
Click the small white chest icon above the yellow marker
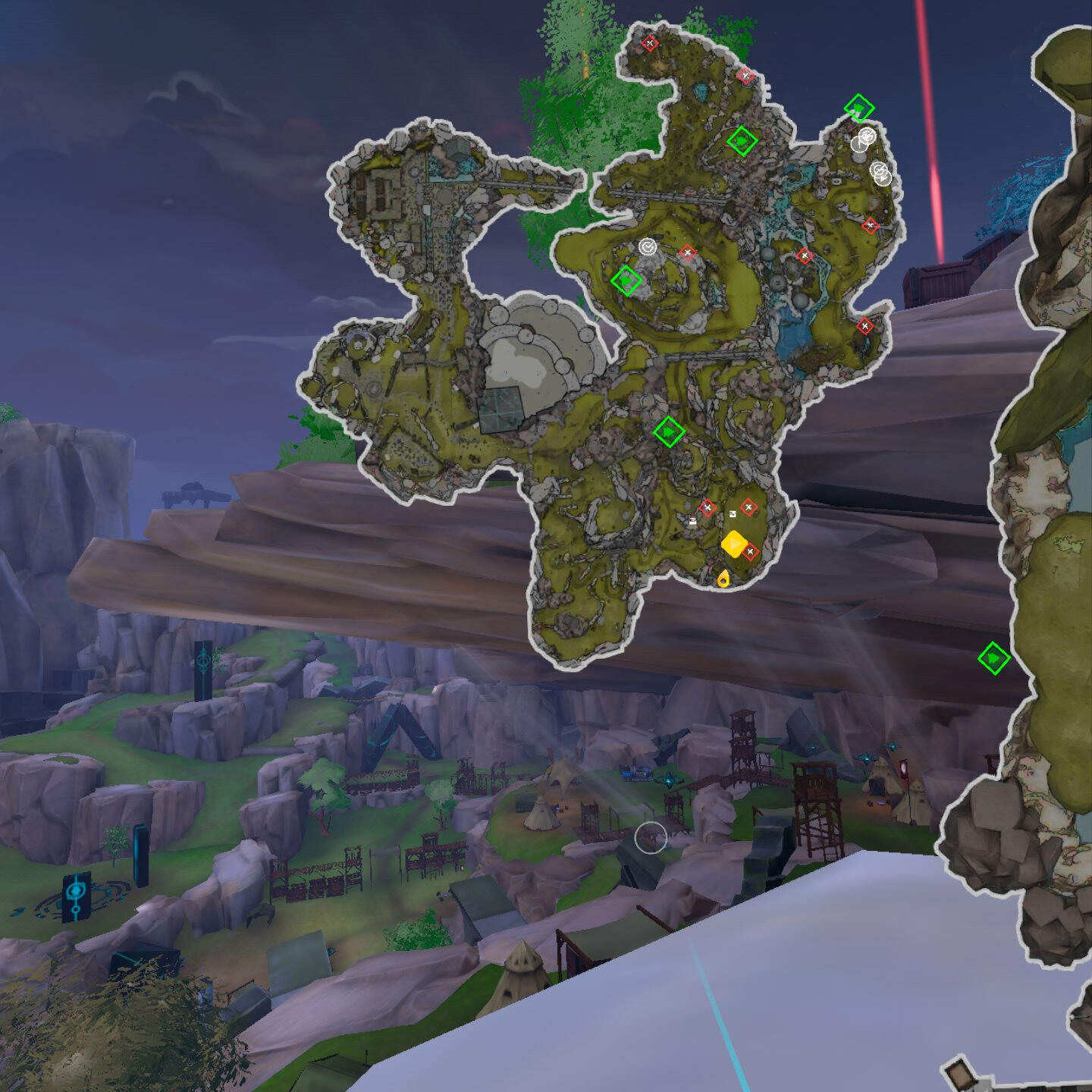(x=733, y=514)
